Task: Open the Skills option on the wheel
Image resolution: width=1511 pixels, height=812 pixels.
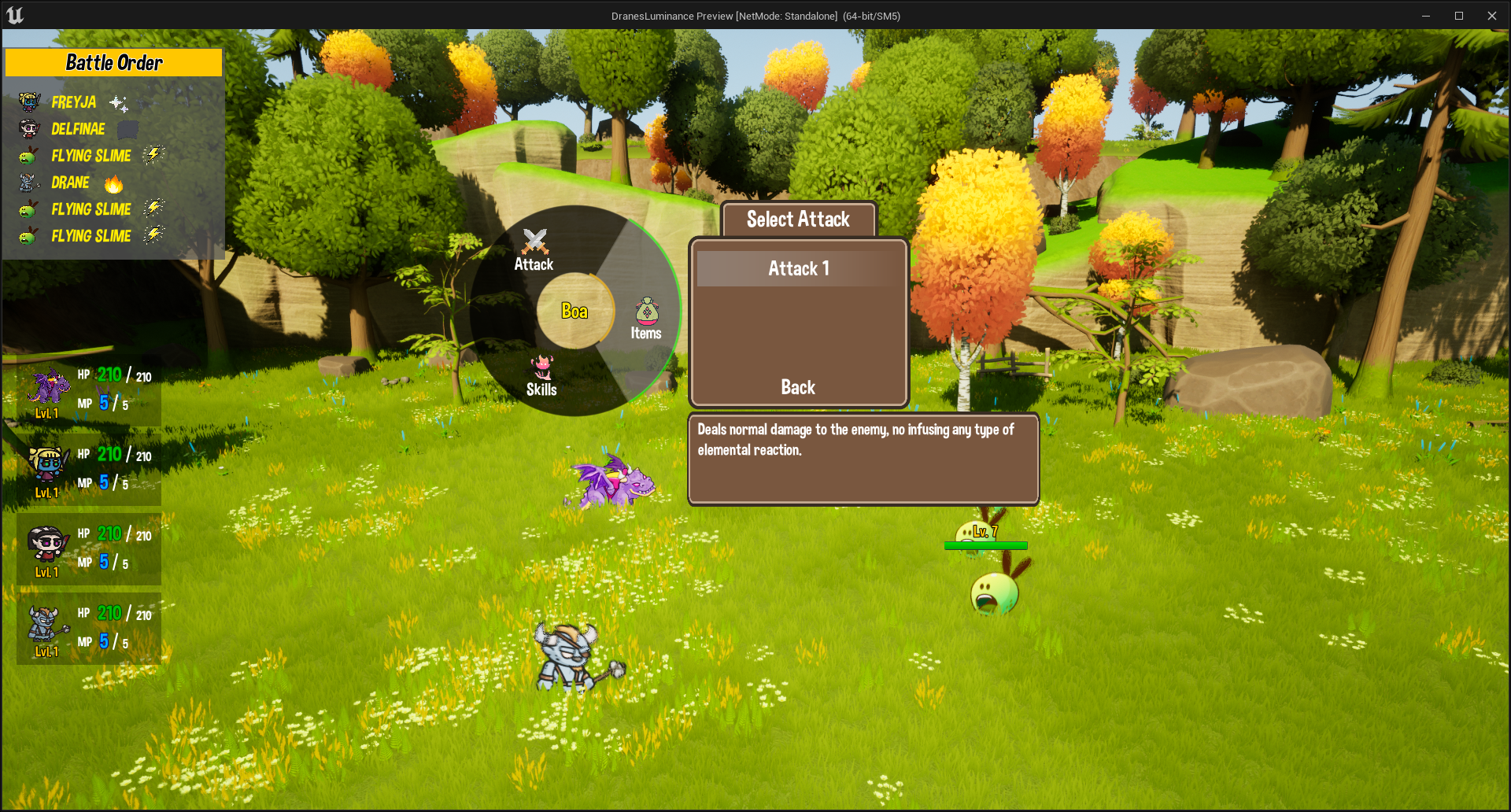Action: [x=541, y=376]
